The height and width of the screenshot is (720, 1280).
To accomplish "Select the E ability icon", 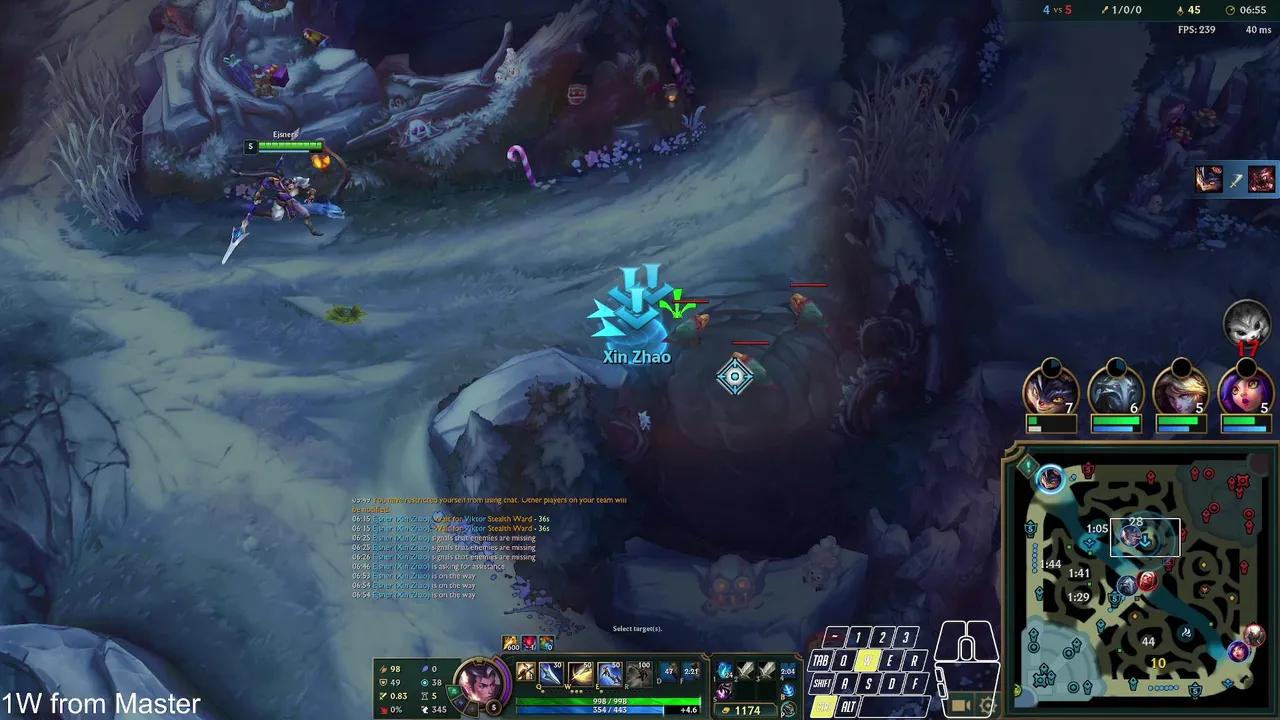I will point(608,674).
